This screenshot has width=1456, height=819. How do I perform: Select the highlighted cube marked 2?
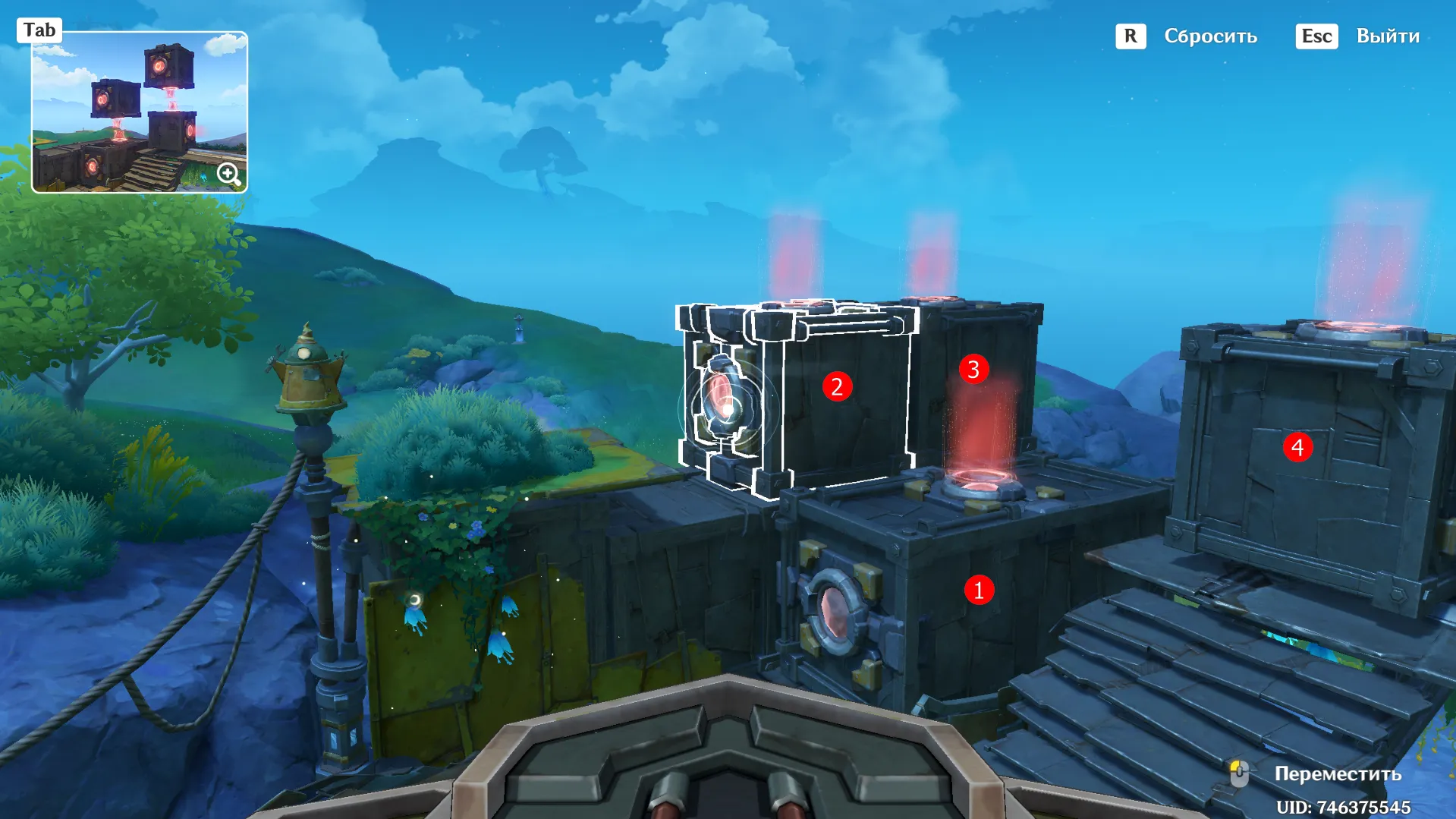pos(836,386)
